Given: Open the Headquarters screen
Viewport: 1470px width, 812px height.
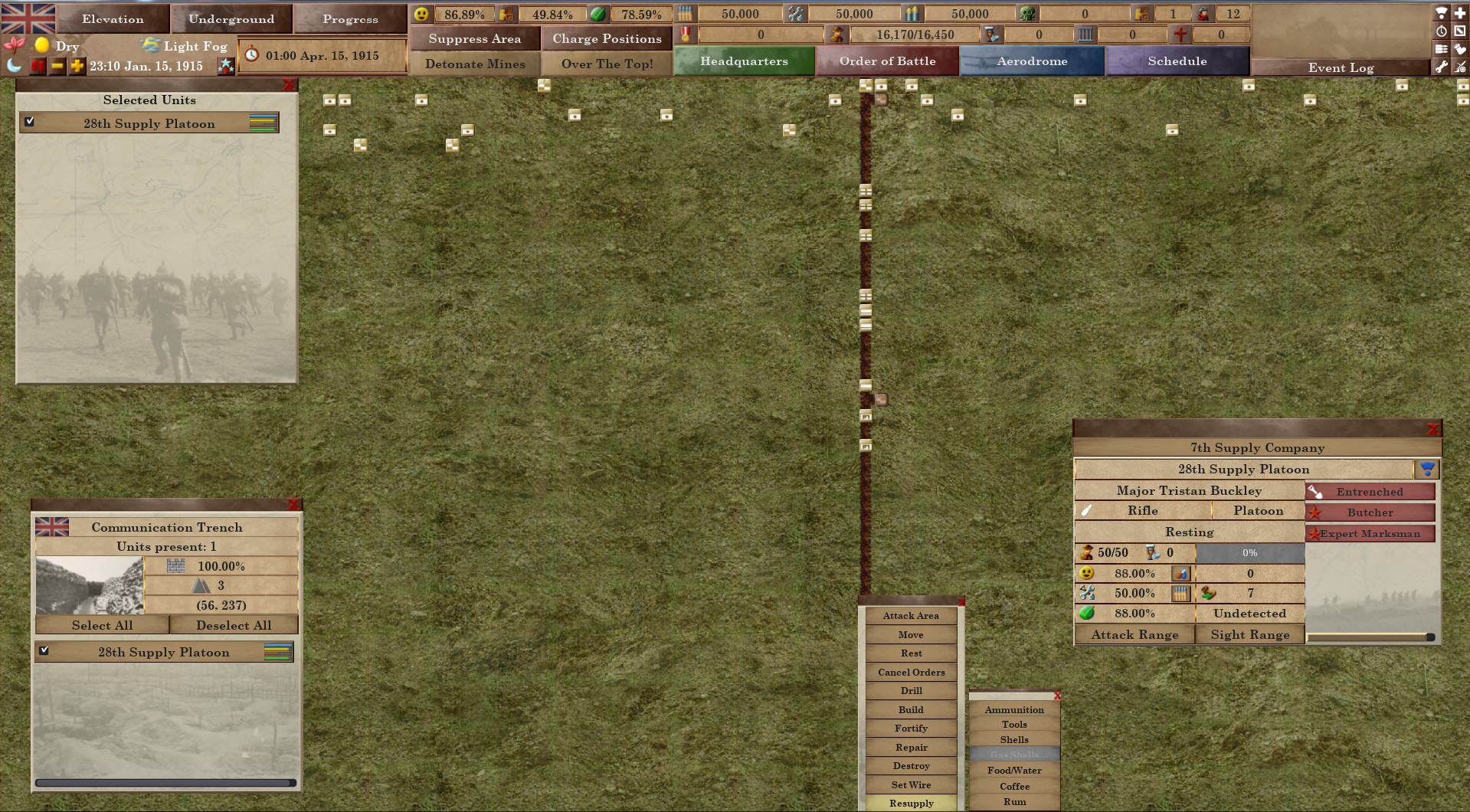Looking at the screenshot, I should click(x=744, y=61).
